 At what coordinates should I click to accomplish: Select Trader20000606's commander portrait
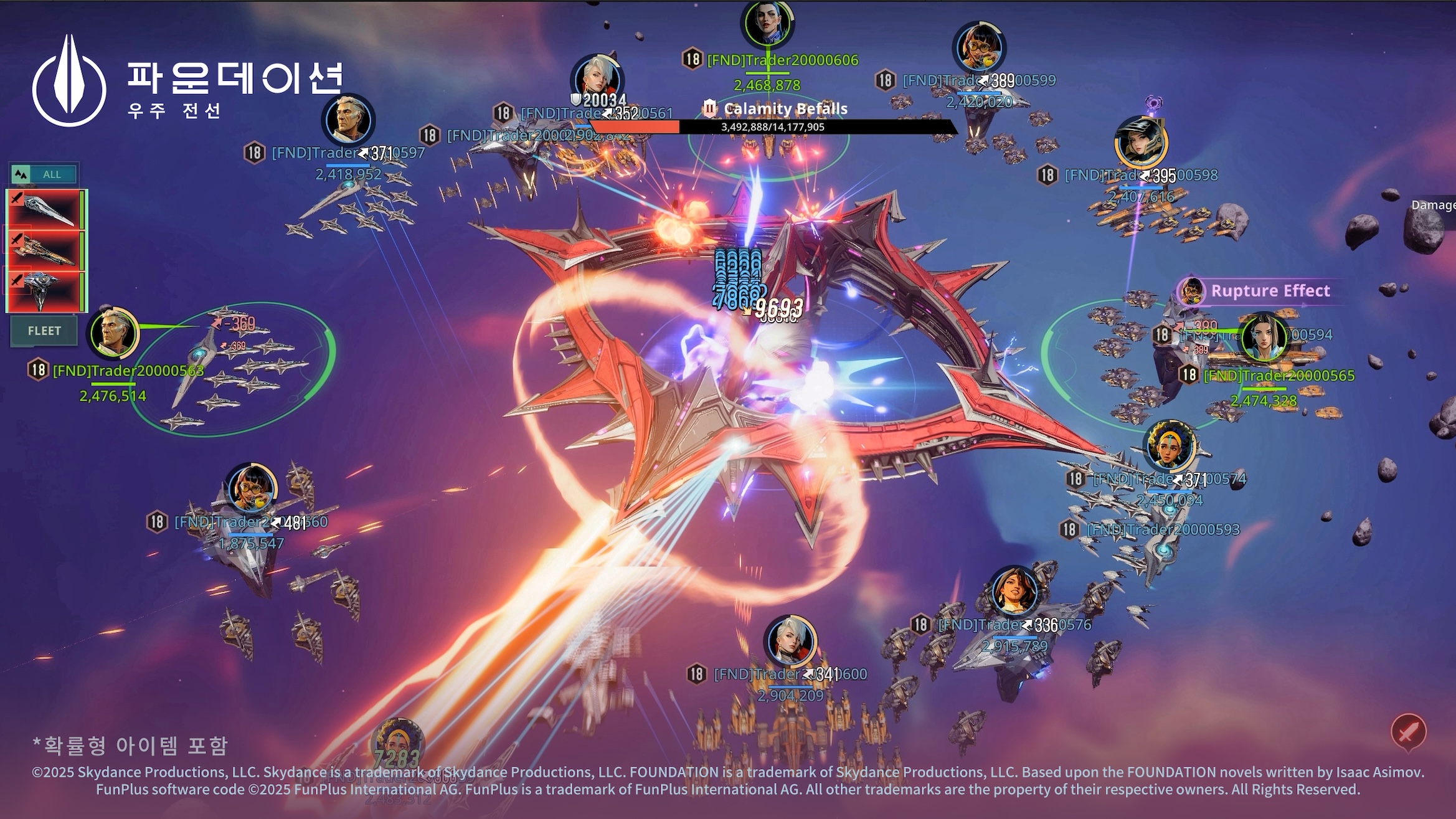click(767, 23)
